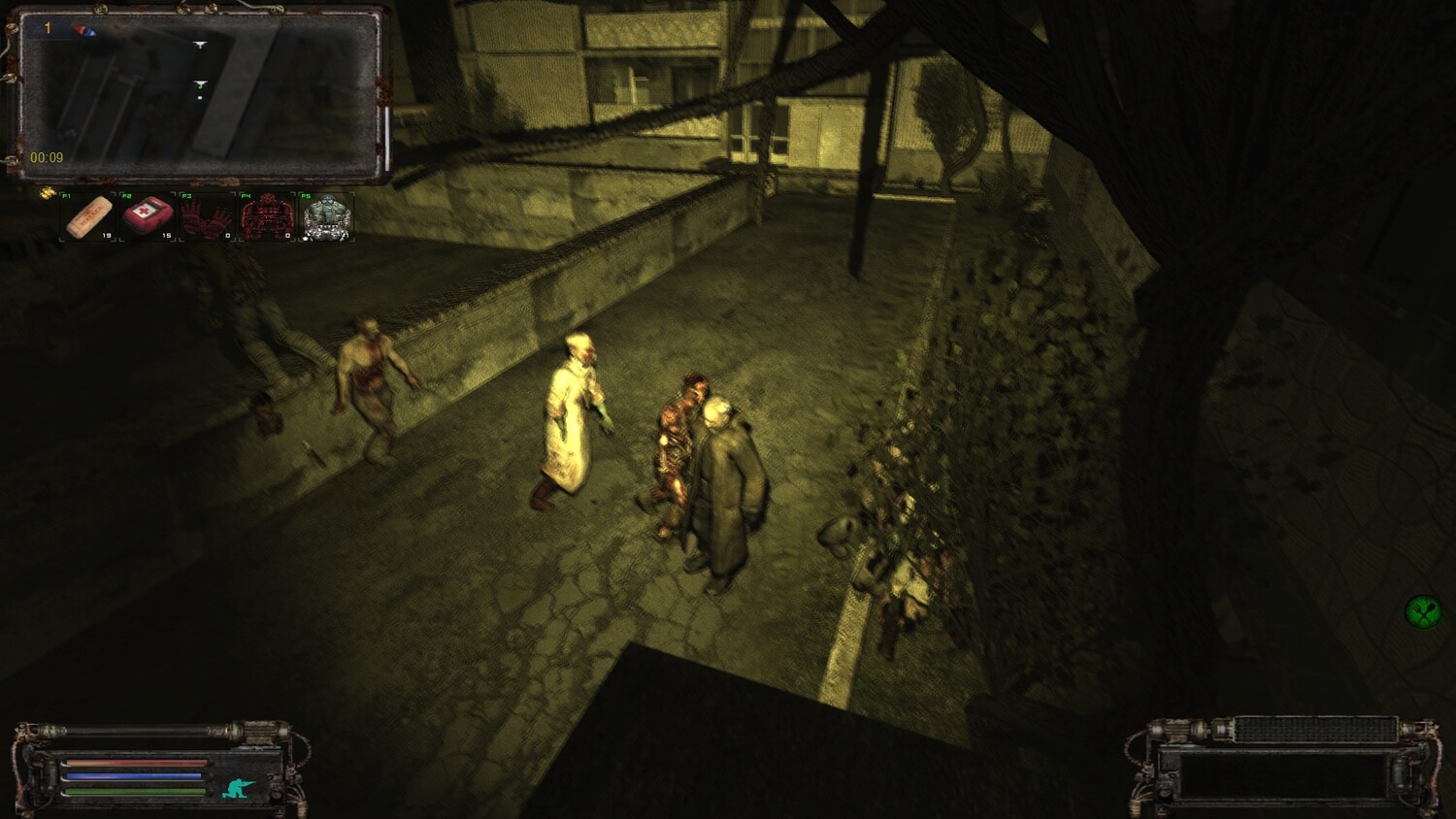Select the green exoskeleton suit slot F5
The height and width of the screenshot is (819, 1456).
click(326, 216)
